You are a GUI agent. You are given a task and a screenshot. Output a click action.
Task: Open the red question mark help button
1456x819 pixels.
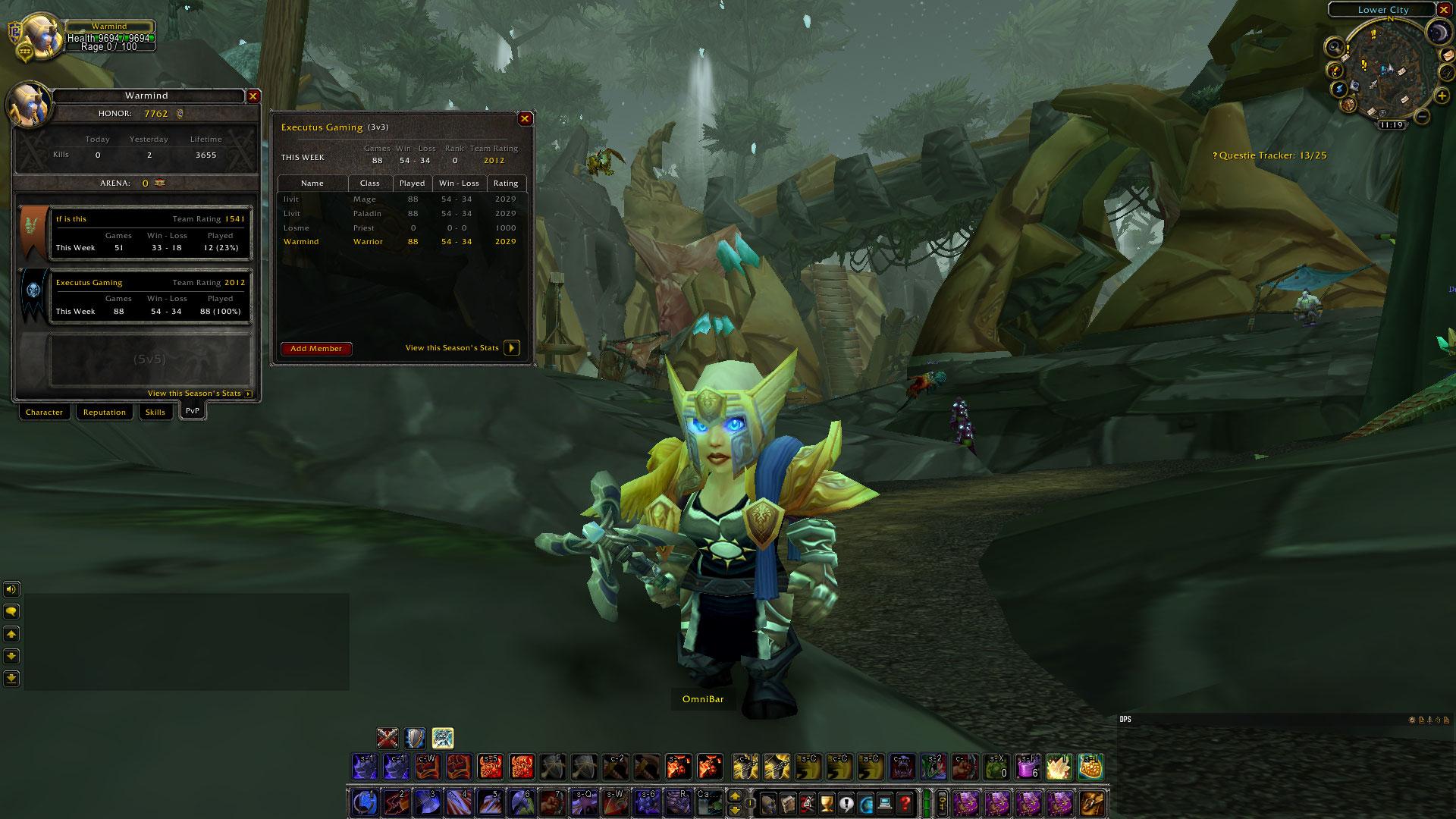pyautogui.click(x=905, y=802)
